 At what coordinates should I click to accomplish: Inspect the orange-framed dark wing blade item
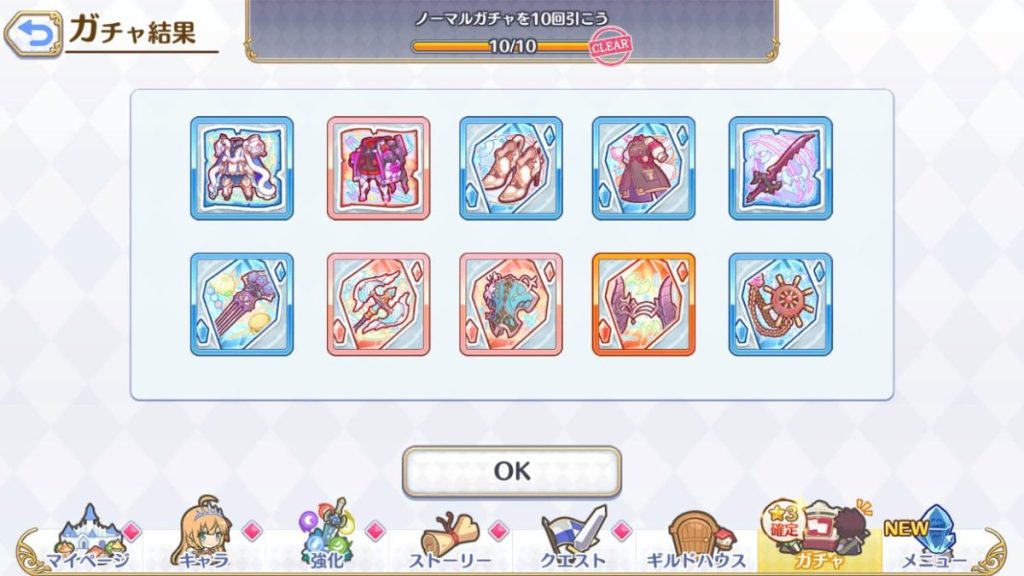(x=643, y=304)
